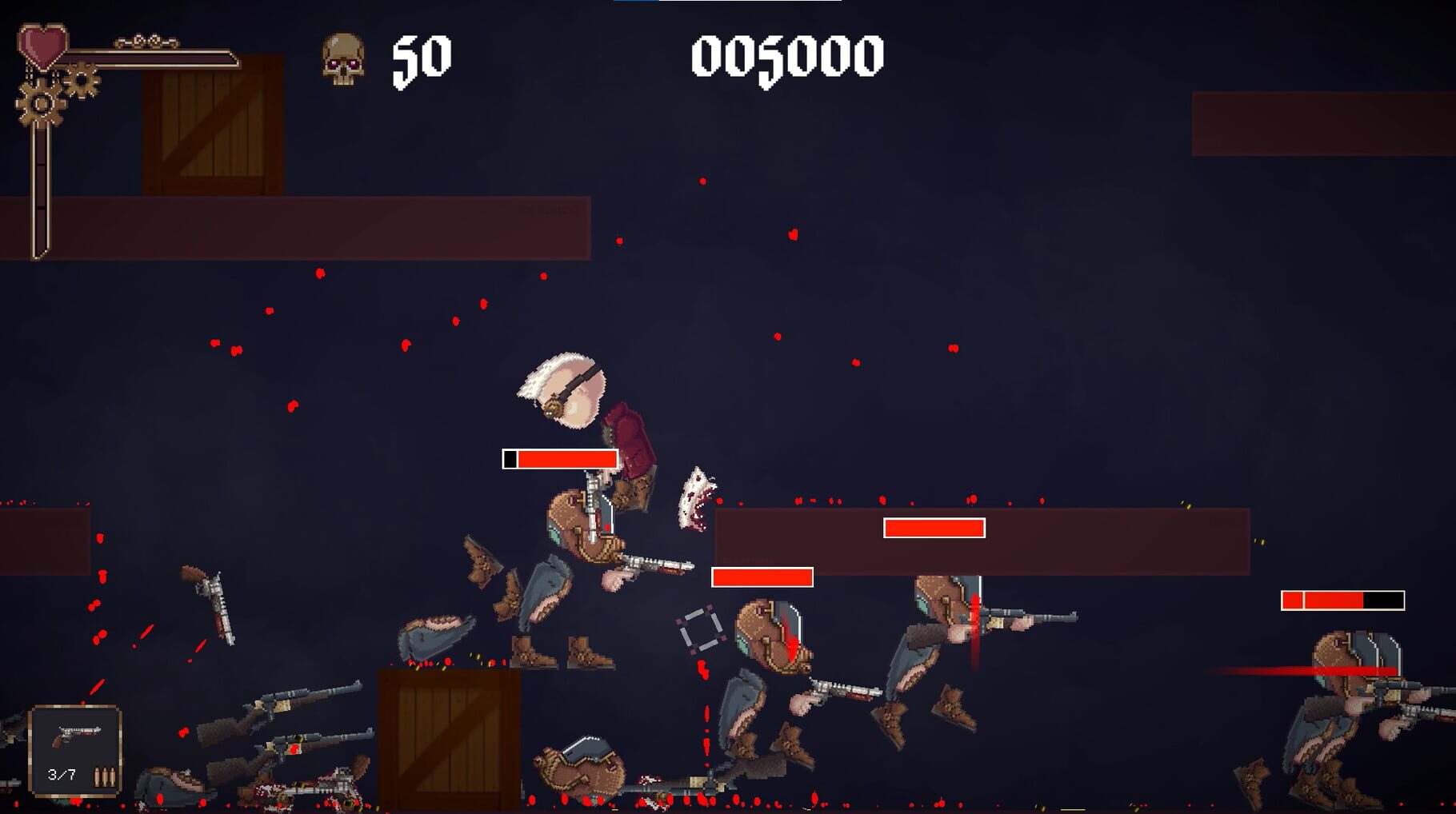Click the skull counter icon showing 50

tap(344, 58)
